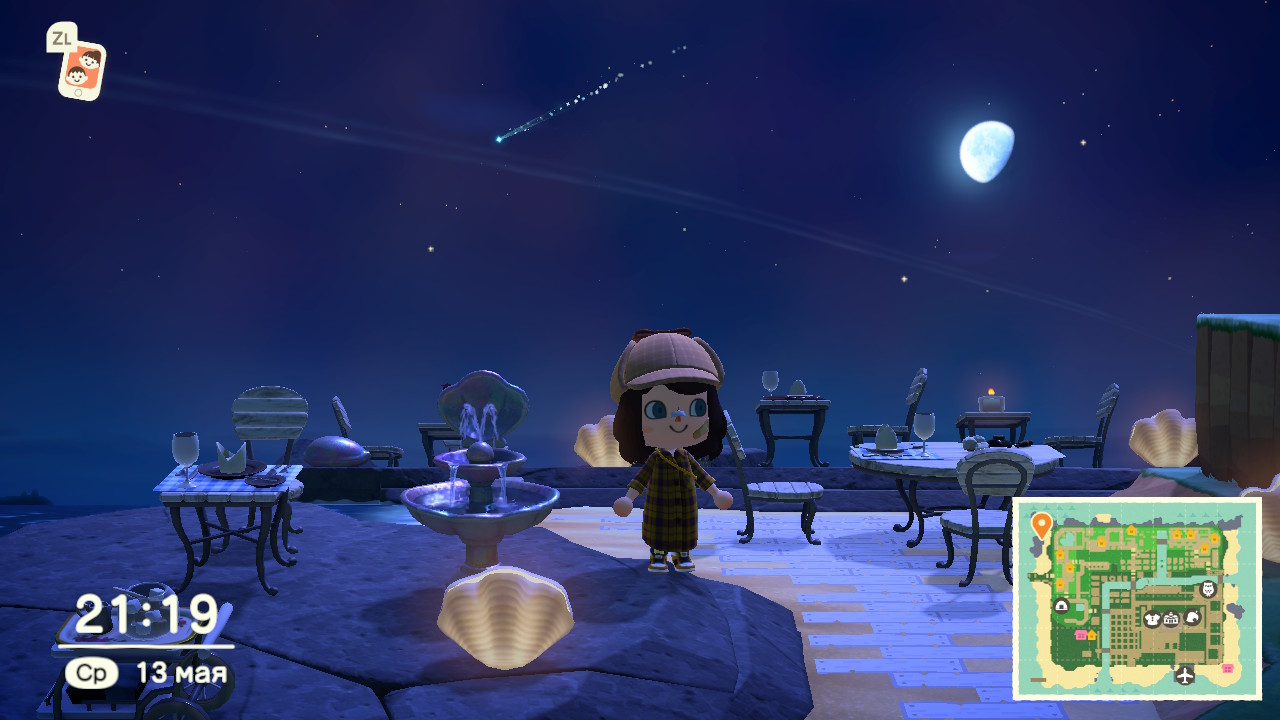Click the Nook's Cranny leaf marker on the minimap
The height and width of the screenshot is (720, 1280).
[x=1191, y=617]
